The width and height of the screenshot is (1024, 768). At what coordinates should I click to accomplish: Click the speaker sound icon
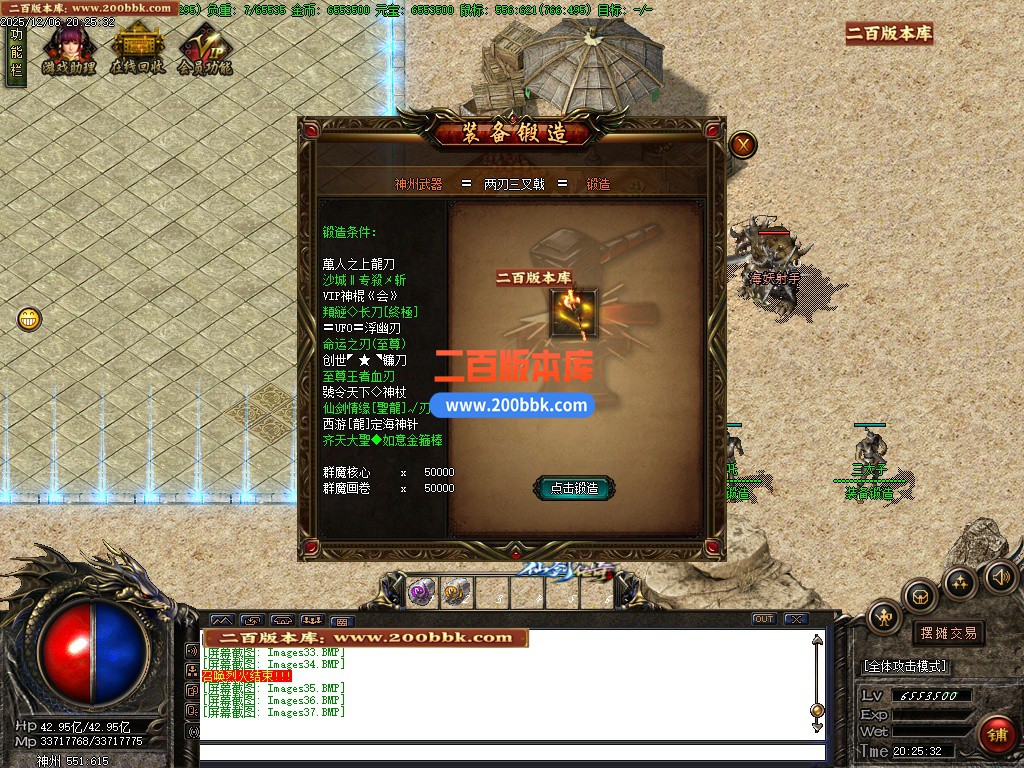point(1000,576)
